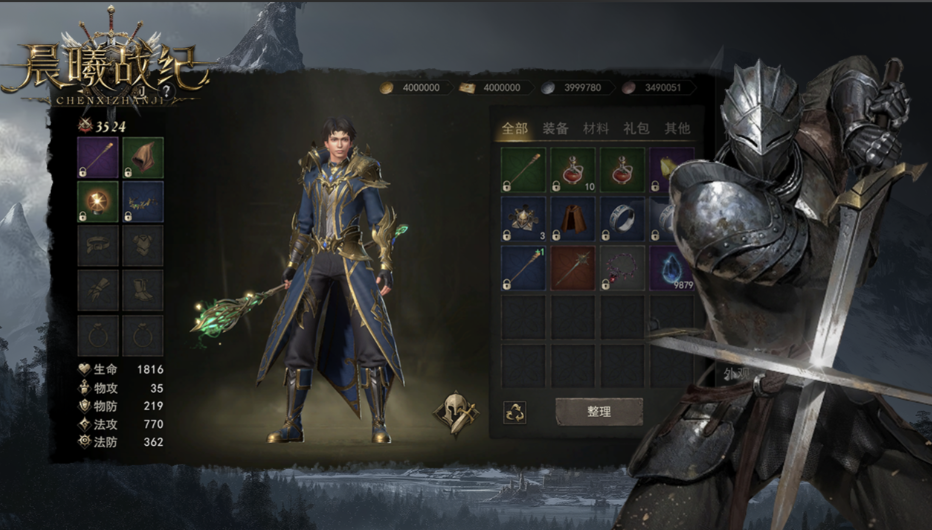Select the equipped necklace in the blue slot
The image size is (932, 530).
143,202
